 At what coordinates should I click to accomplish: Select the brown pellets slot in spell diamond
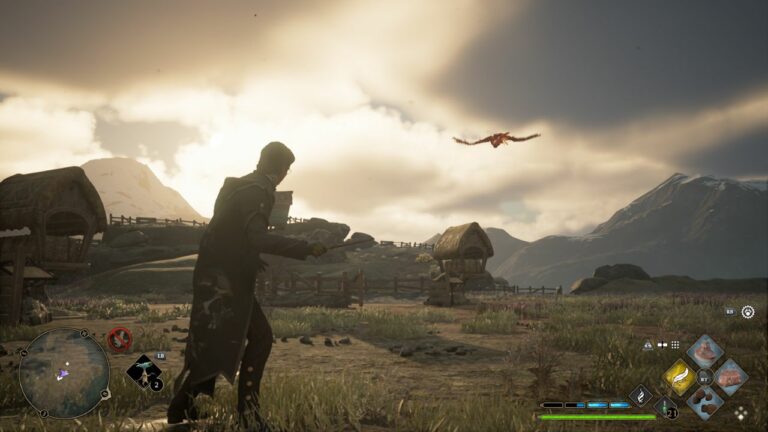point(705,402)
